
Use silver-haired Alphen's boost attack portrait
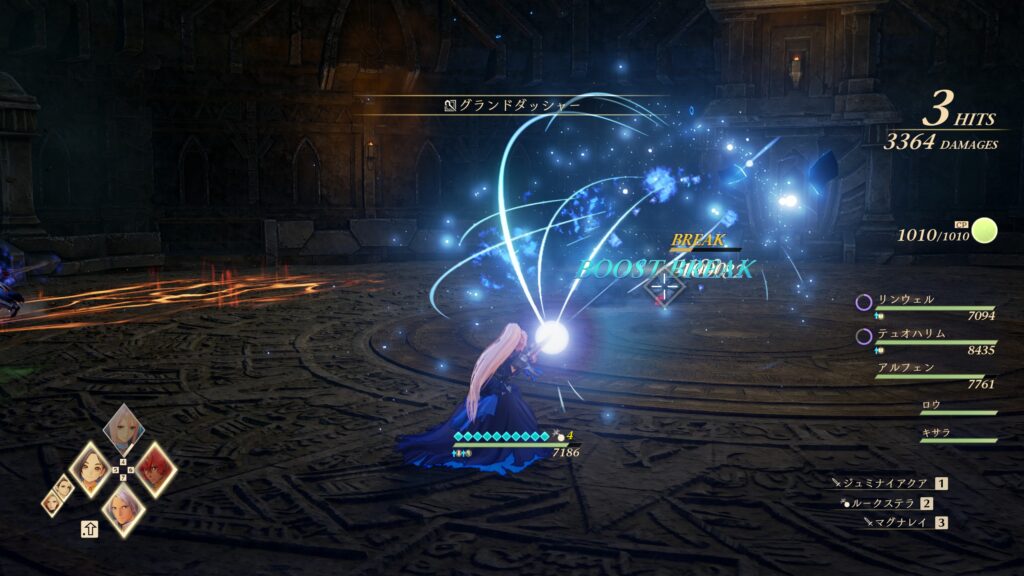tap(123, 509)
